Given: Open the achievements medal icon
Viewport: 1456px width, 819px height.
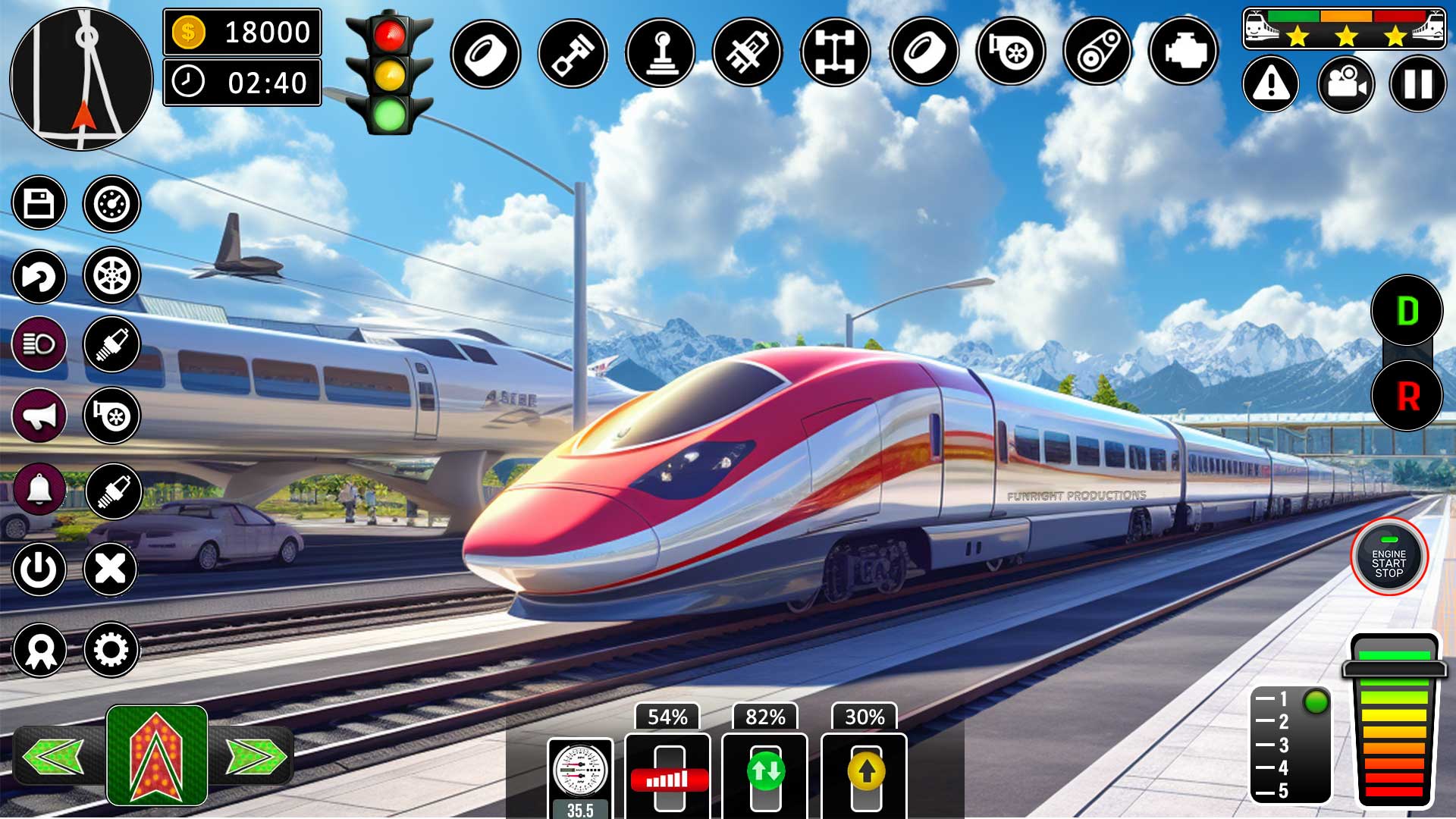Looking at the screenshot, I should pyautogui.click(x=39, y=648).
